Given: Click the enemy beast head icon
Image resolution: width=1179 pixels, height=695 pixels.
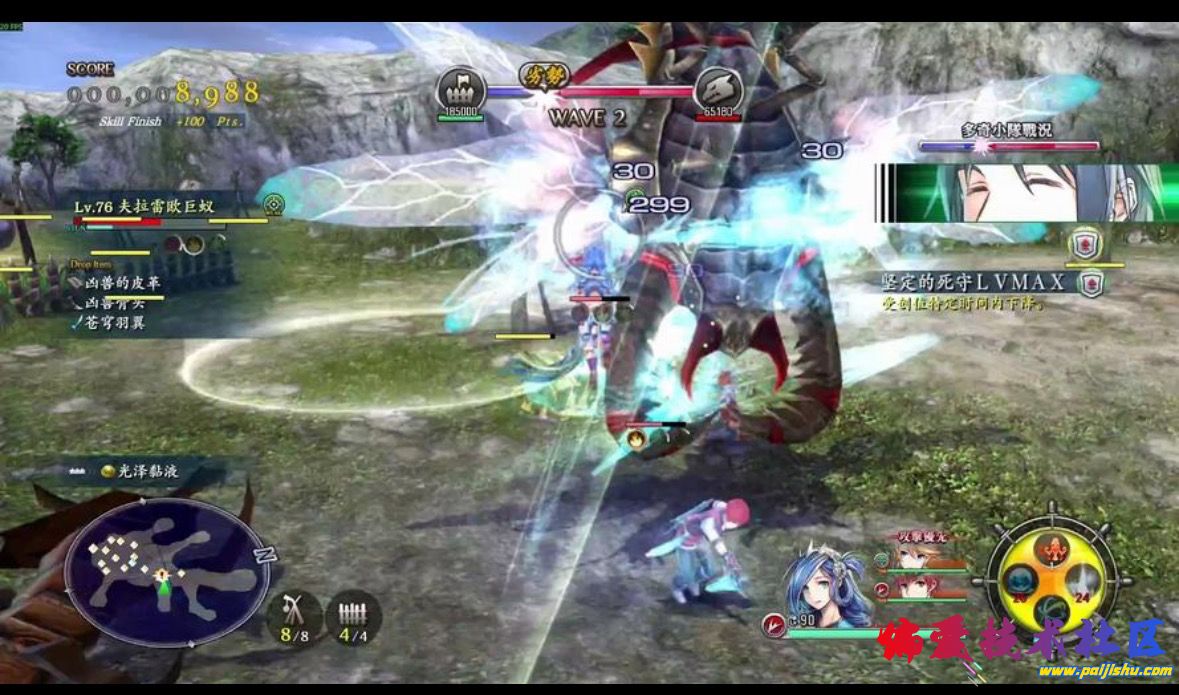Looking at the screenshot, I should 717,87.
